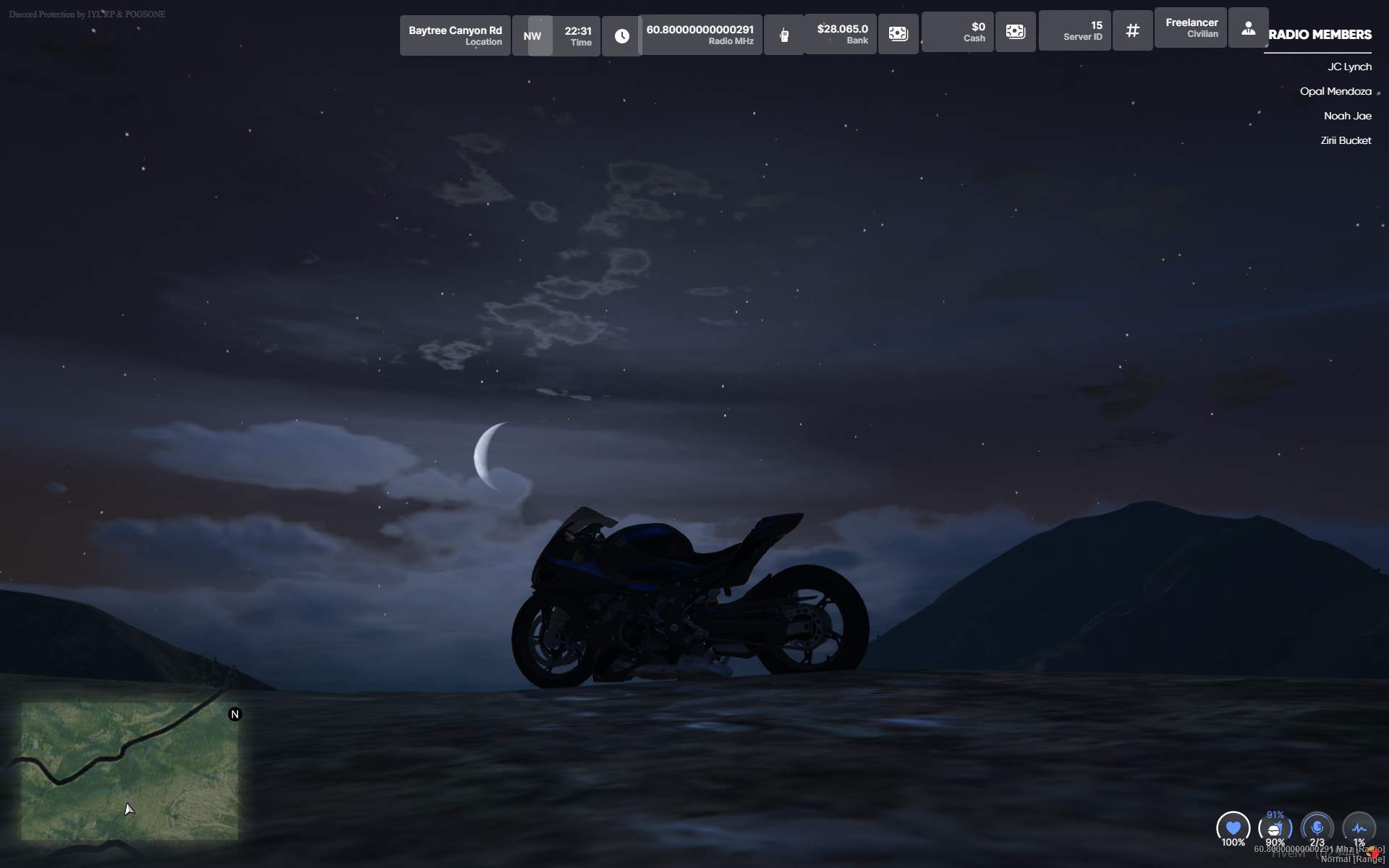Click the Baytree Canyon Rd location panel
Image resolution: width=1389 pixels, height=868 pixels.
pos(455,35)
